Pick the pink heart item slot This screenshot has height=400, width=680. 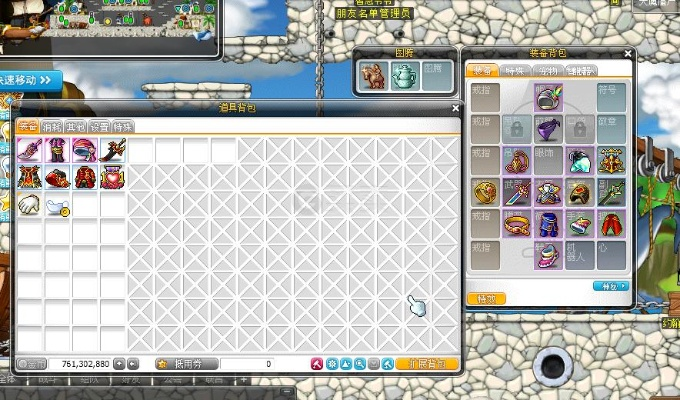click(x=112, y=178)
